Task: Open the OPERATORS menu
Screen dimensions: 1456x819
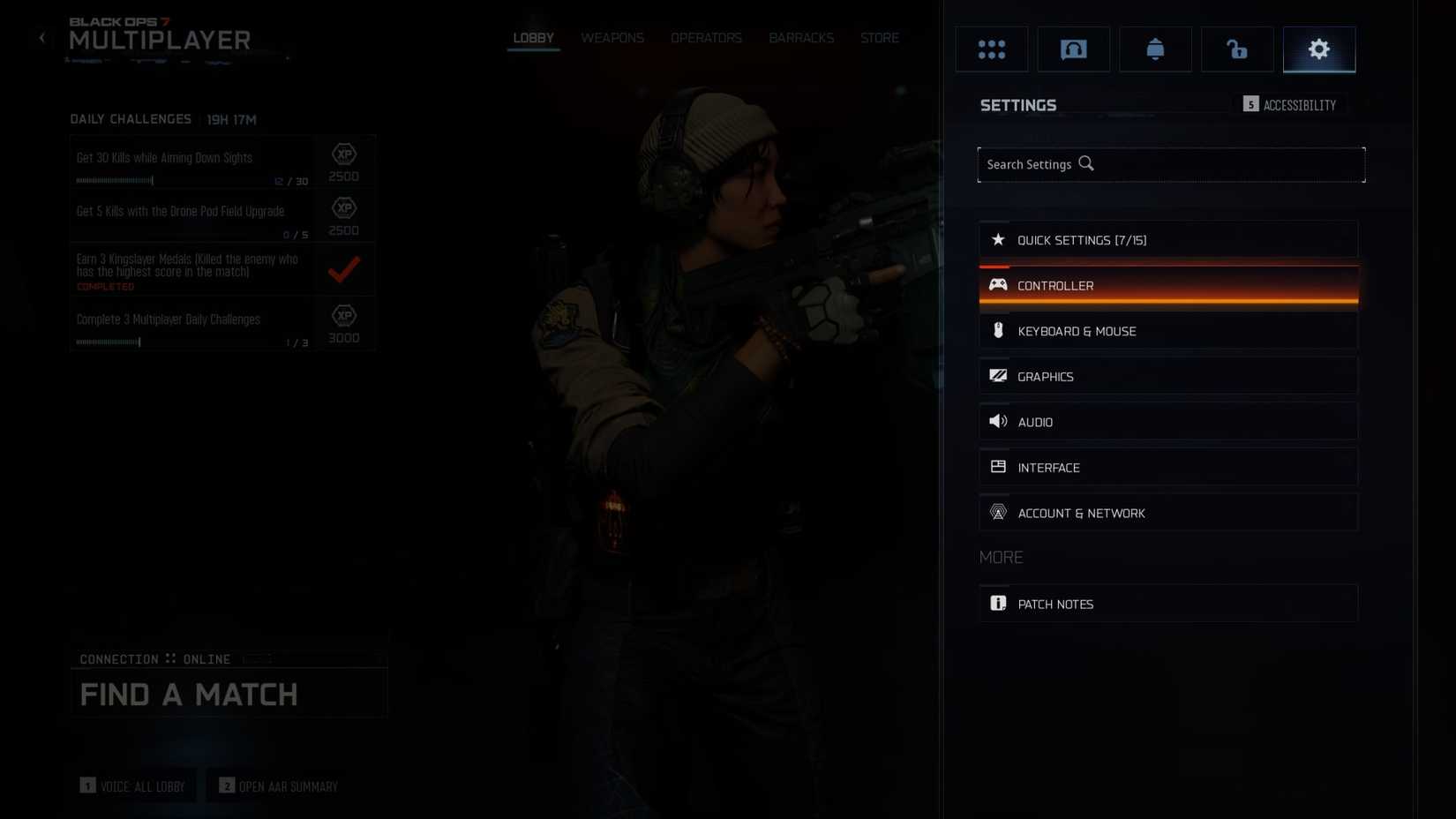Action: tap(706, 37)
